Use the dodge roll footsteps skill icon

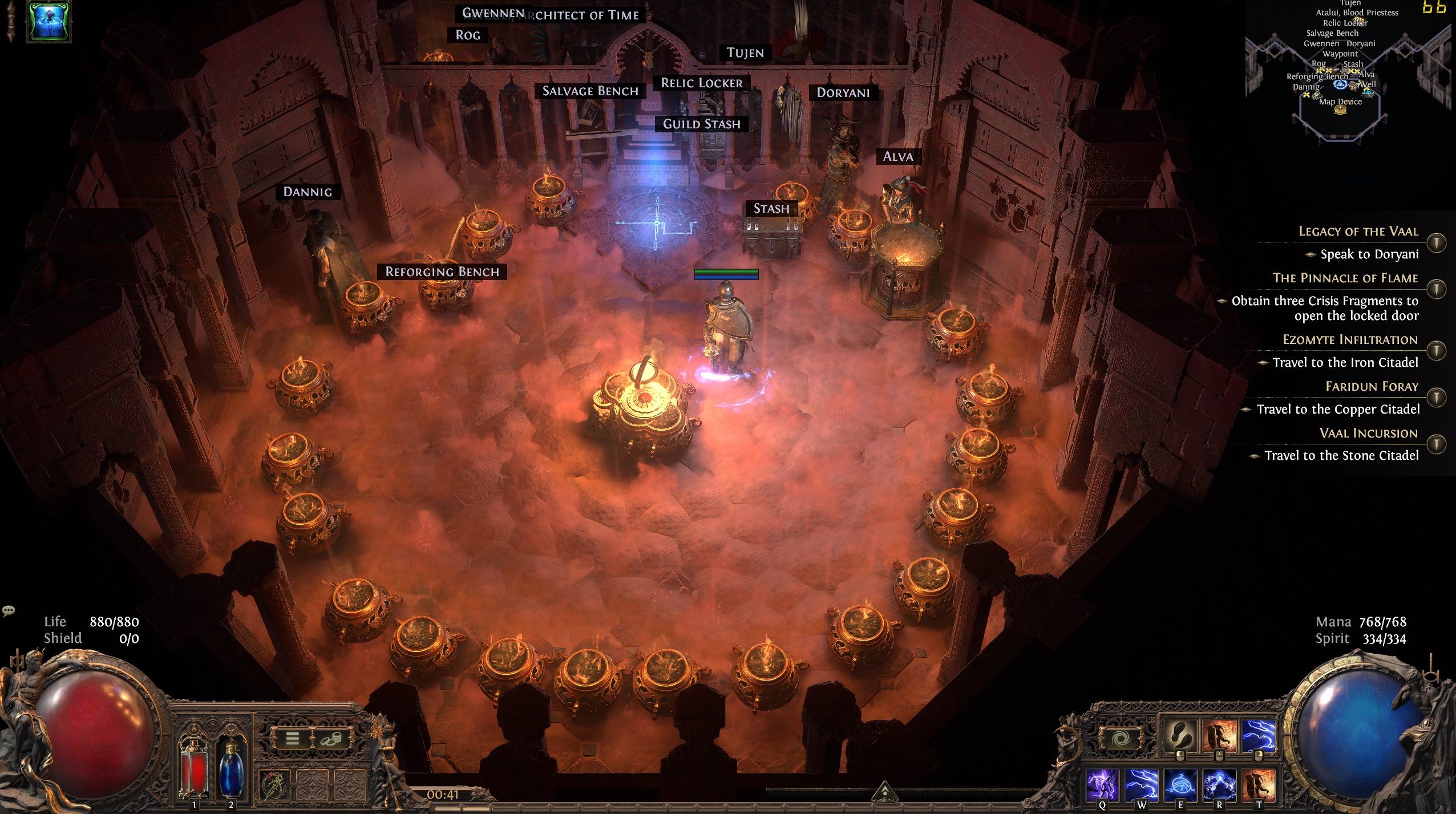pyautogui.click(x=1180, y=735)
